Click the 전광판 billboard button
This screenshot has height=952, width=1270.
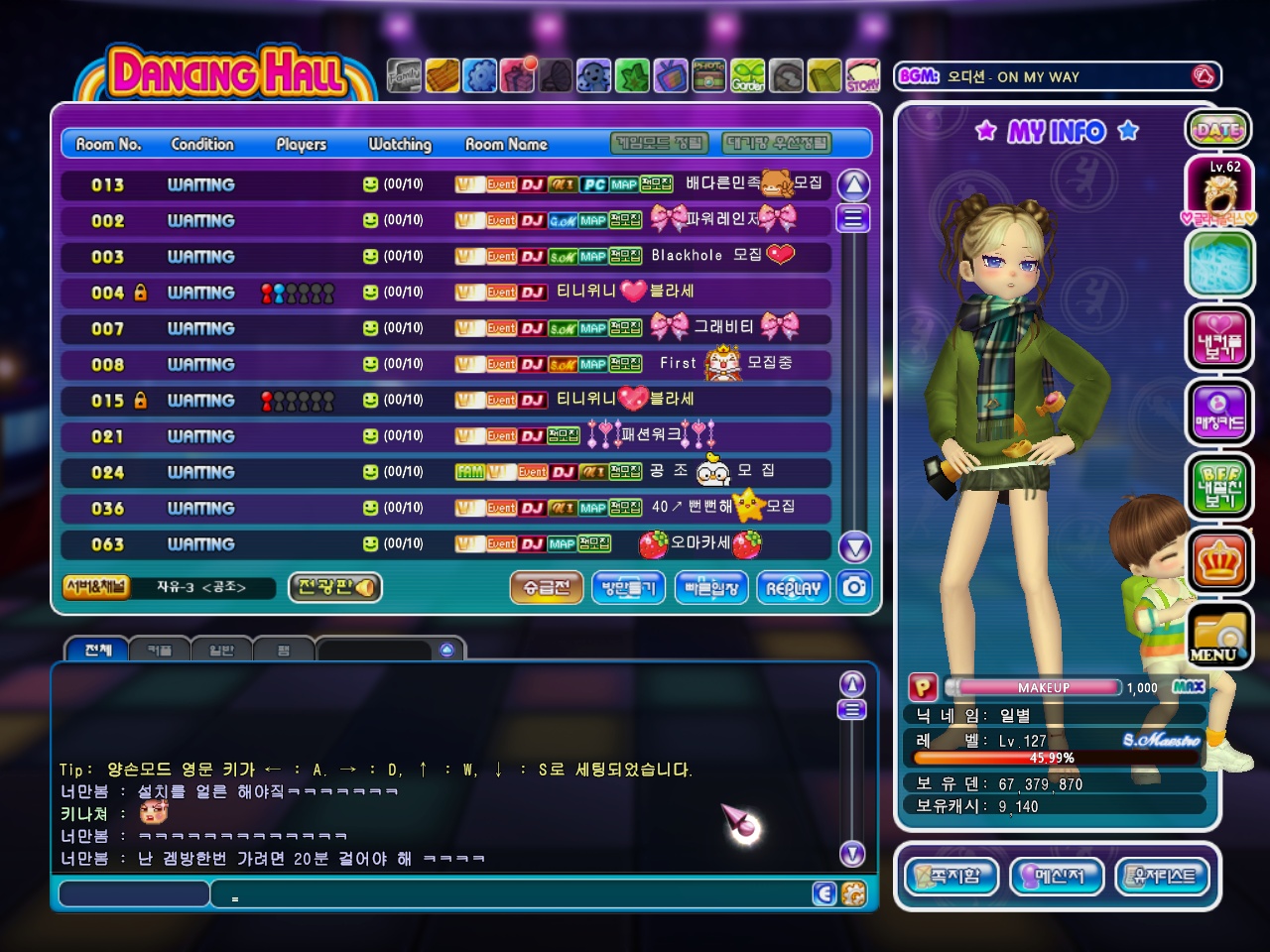pos(334,587)
